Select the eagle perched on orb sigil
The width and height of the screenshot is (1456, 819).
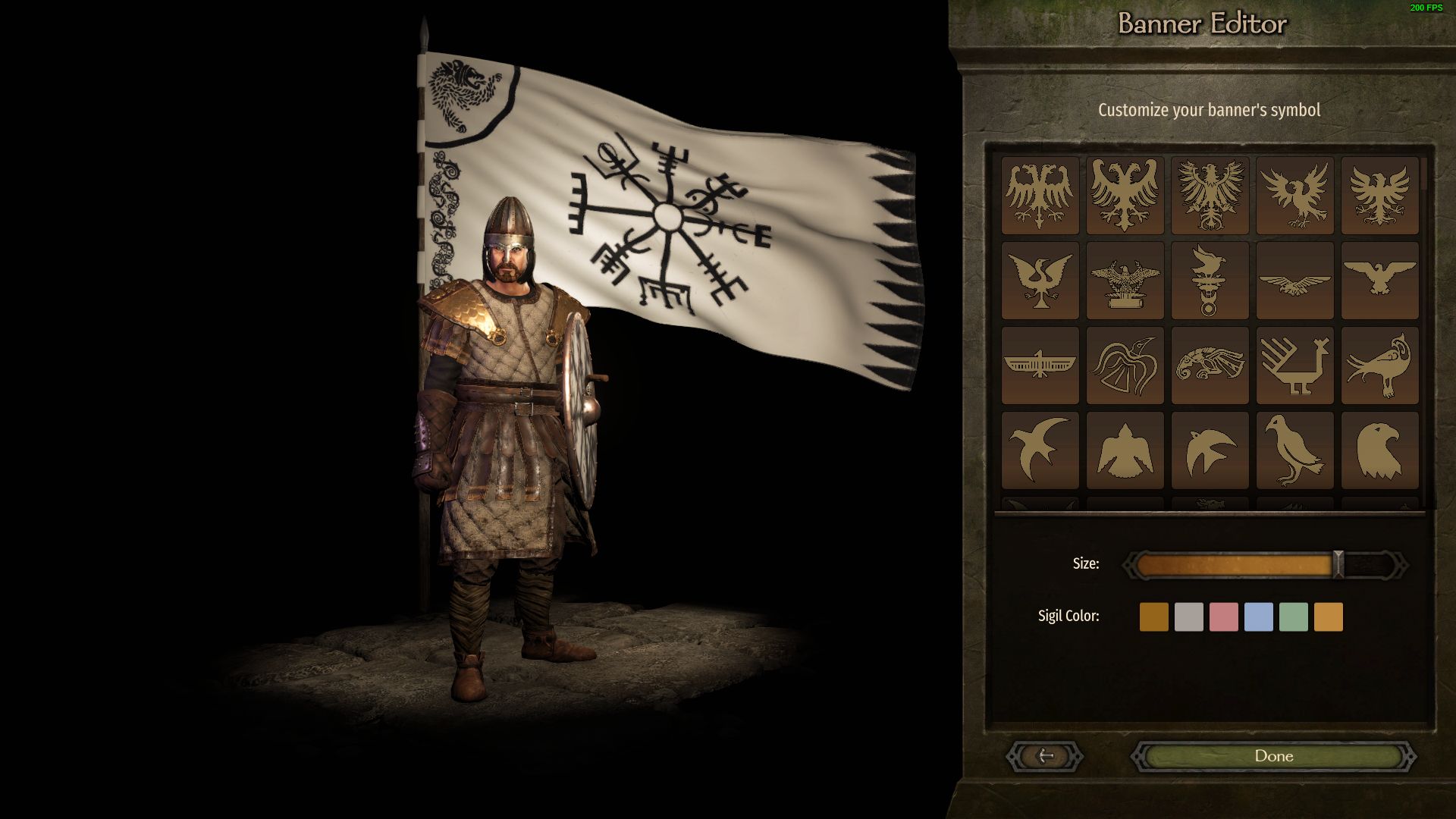pyautogui.click(x=1210, y=281)
